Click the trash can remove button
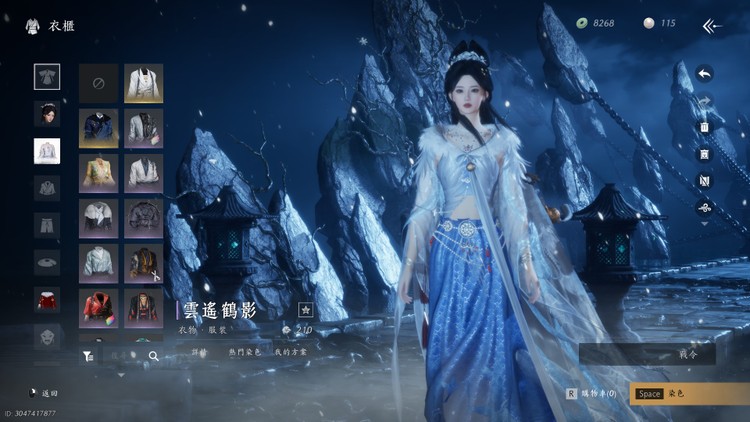This screenshot has width=750, height=422. click(704, 127)
